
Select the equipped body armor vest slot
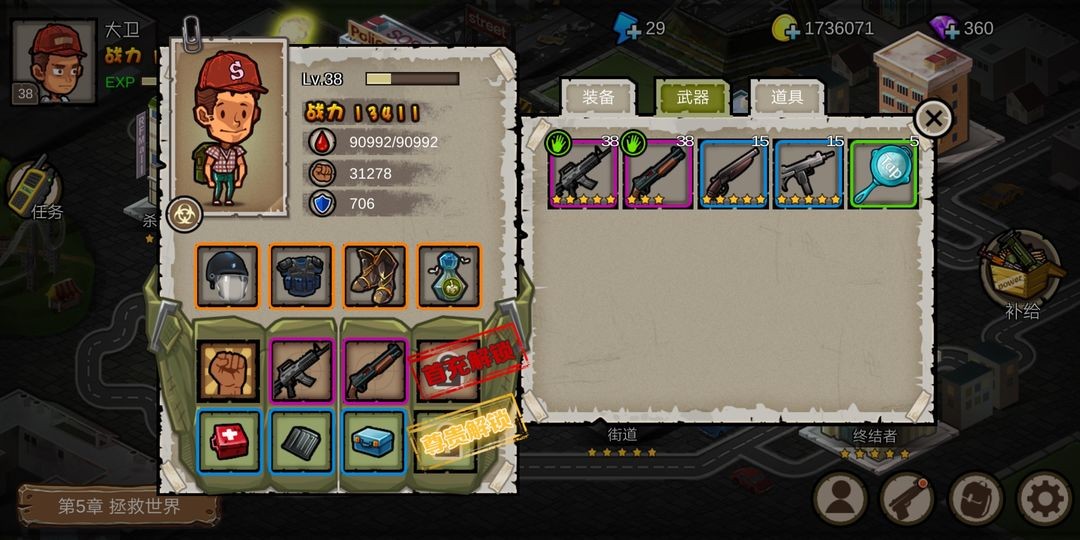click(301, 276)
